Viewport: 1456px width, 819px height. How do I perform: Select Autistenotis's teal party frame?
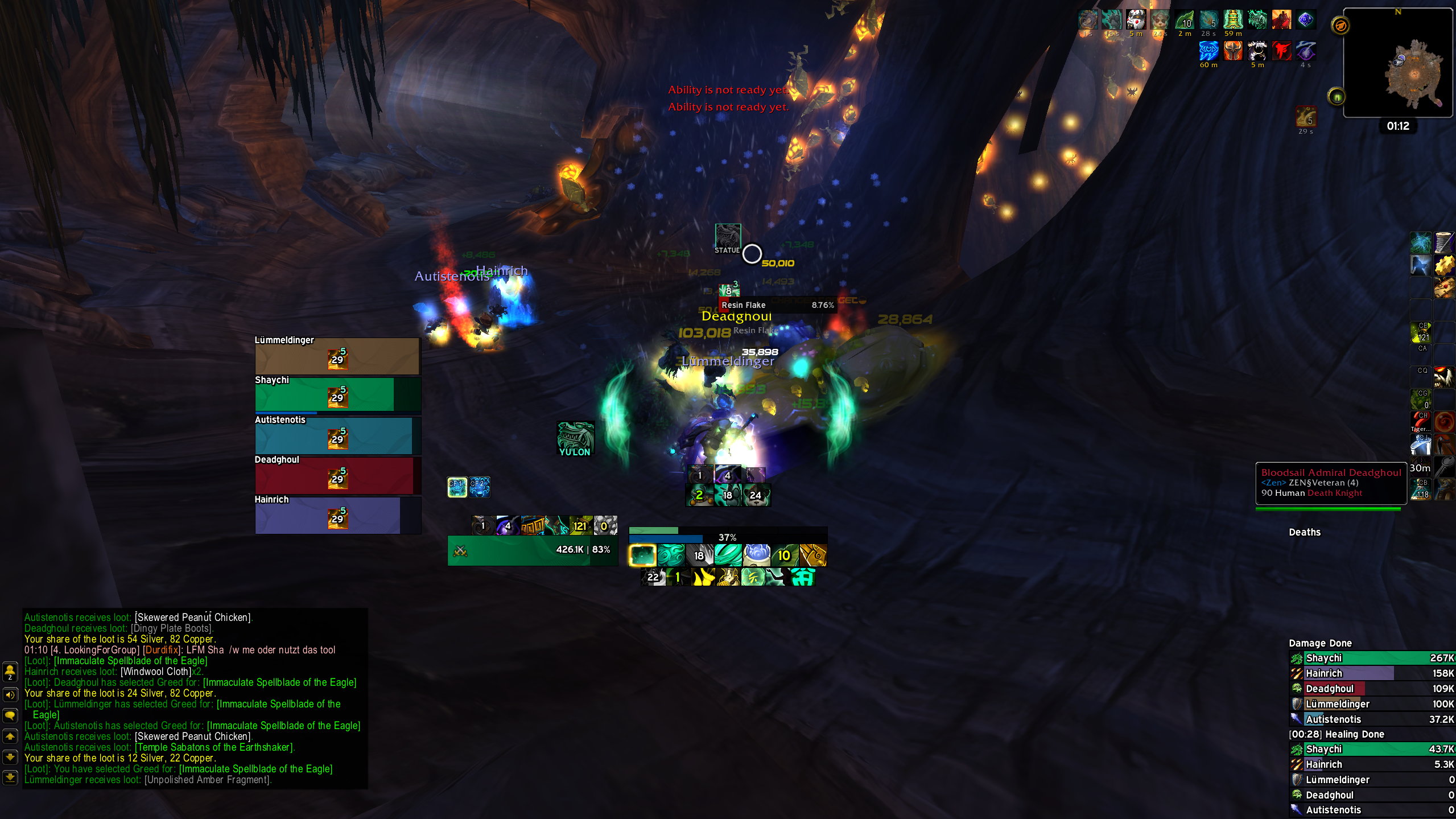337,436
